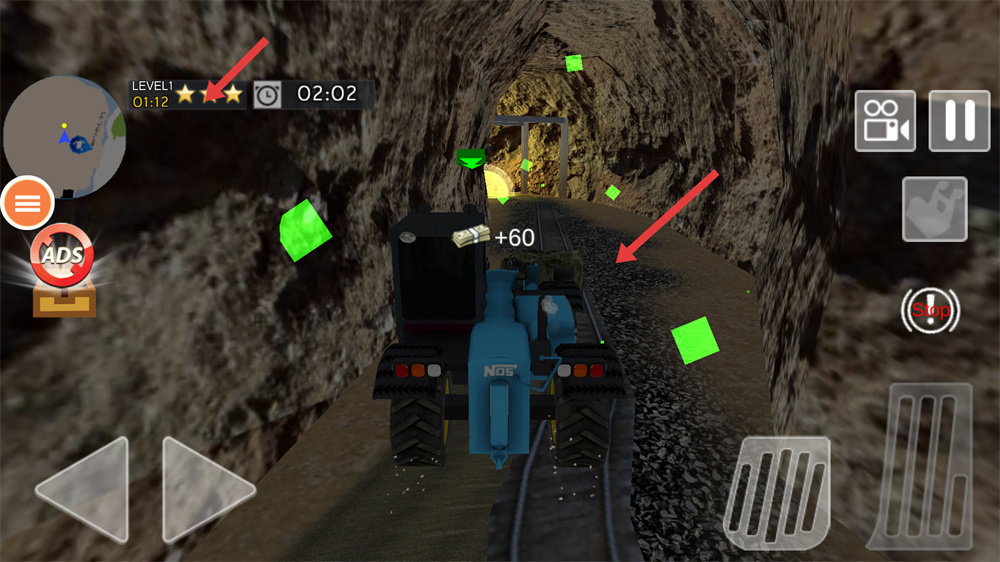
Task: Tap the grey hook attach button
Action: (x=934, y=209)
